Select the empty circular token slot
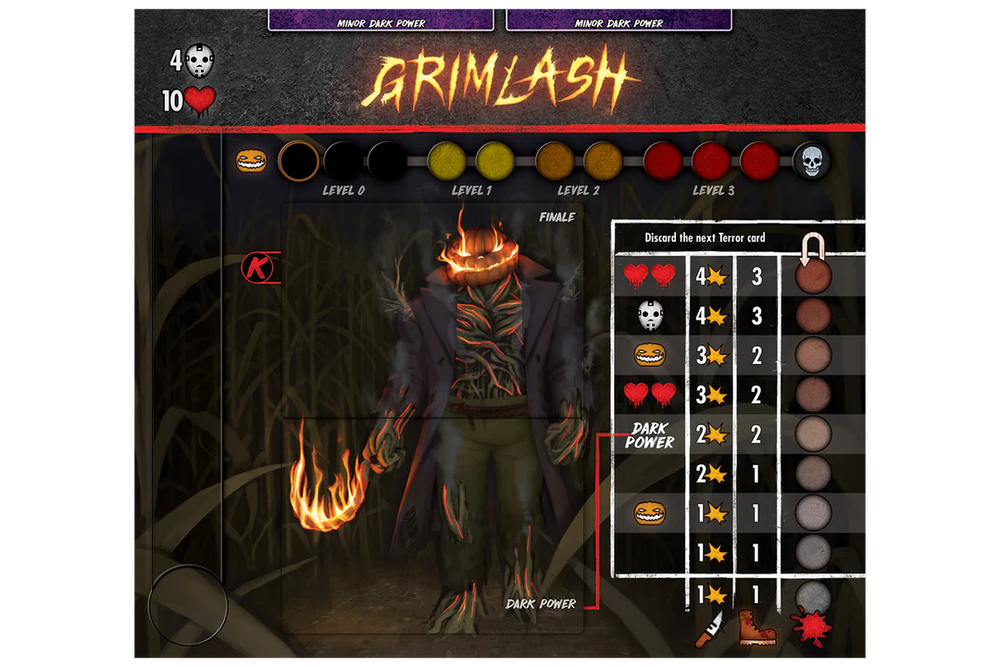Viewport: 1000px width, 667px height. (x=188, y=604)
